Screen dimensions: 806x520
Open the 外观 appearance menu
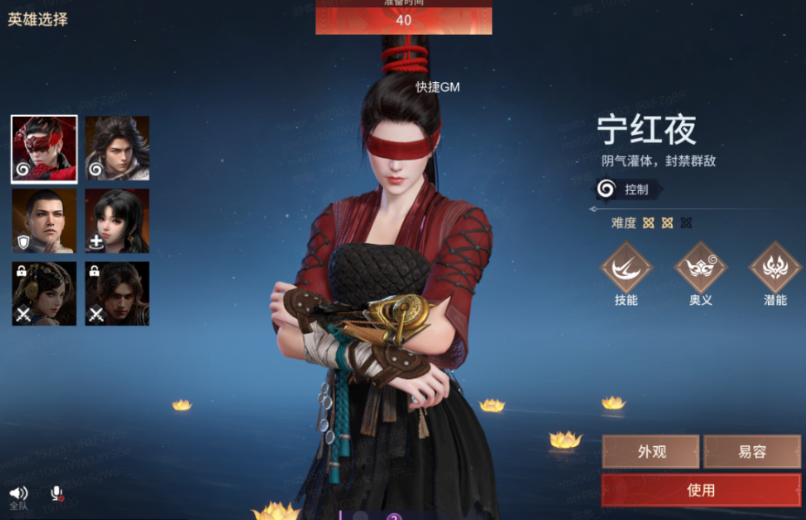(651, 452)
